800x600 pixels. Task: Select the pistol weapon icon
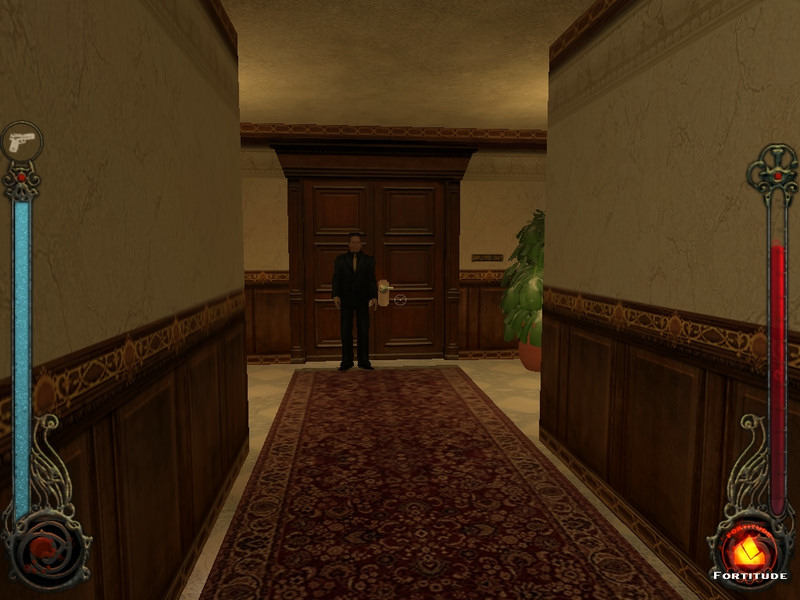[x=21, y=141]
